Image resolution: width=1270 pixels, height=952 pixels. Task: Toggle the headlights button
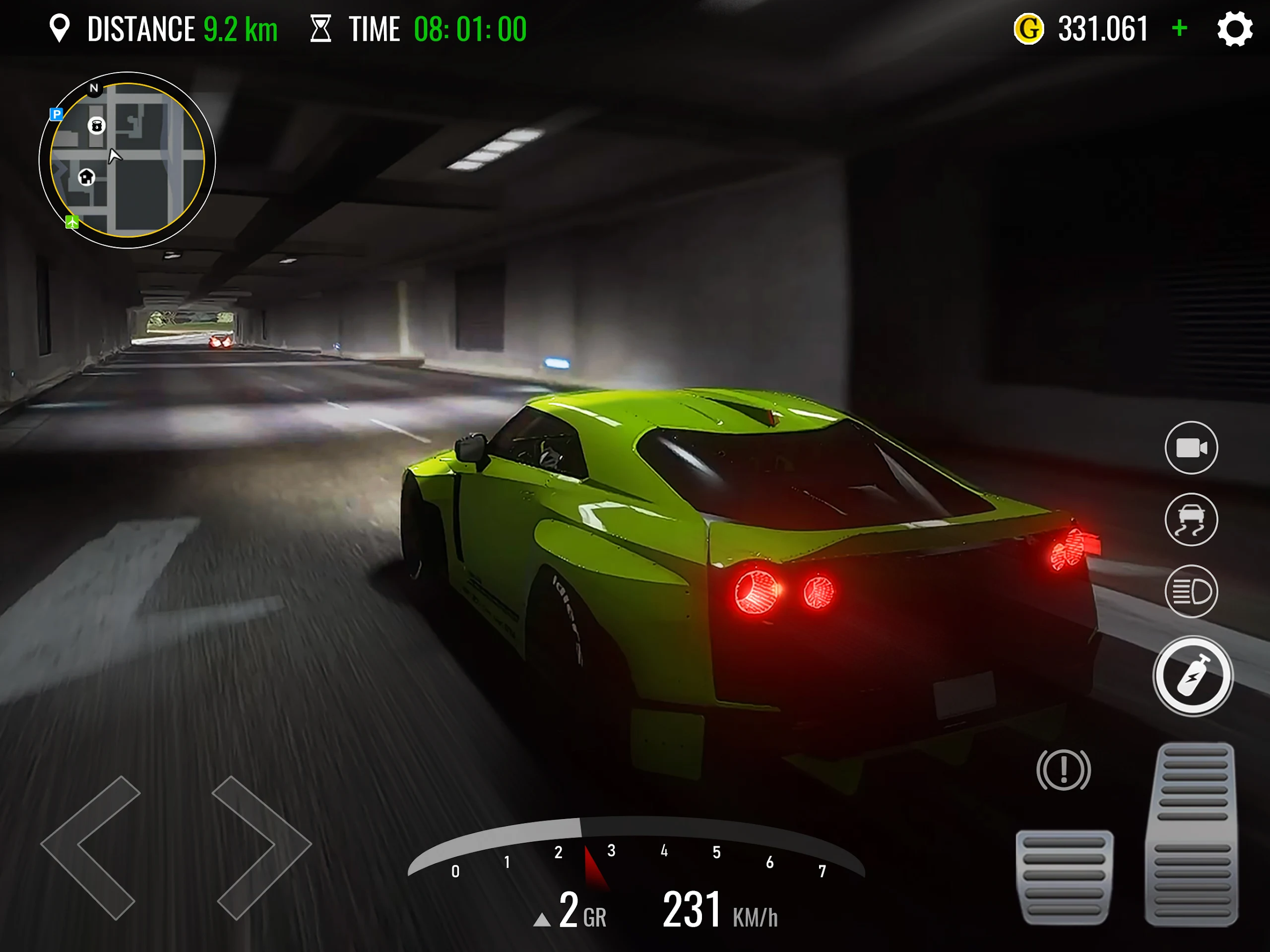point(1191,591)
